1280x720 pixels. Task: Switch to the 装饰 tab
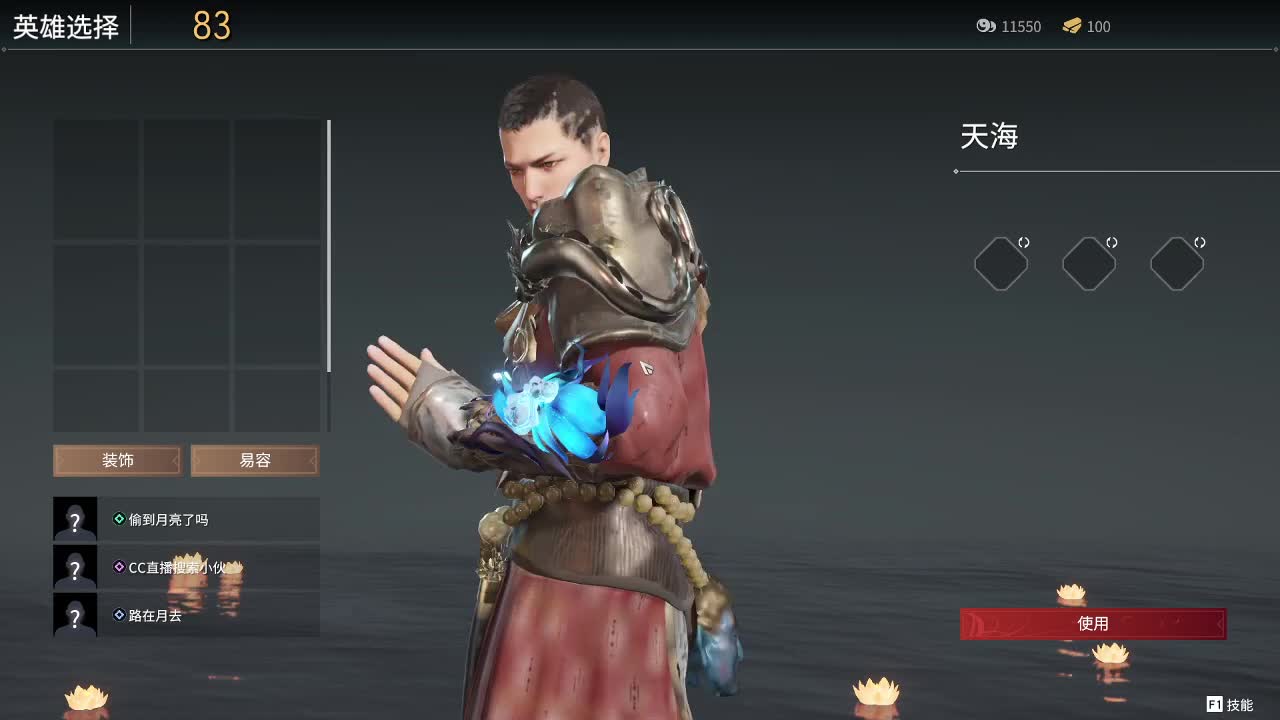116,460
